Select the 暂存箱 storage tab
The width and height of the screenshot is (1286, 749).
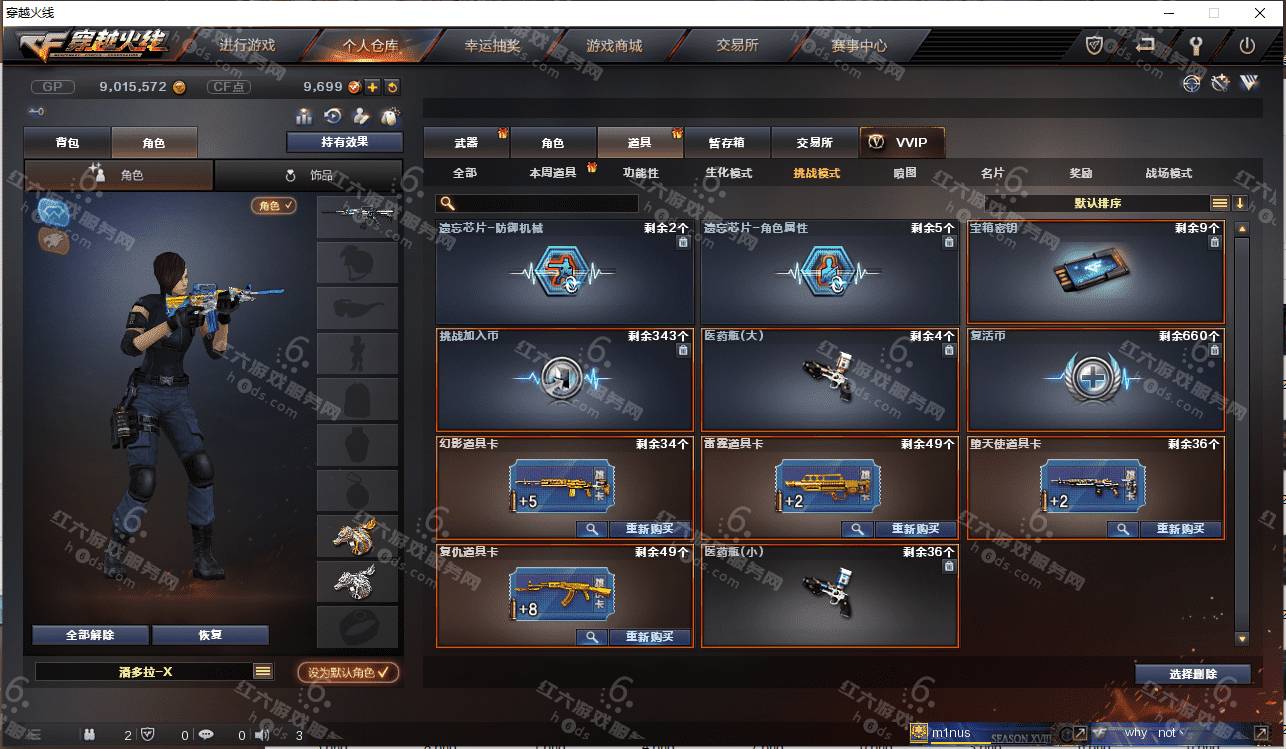click(726, 143)
